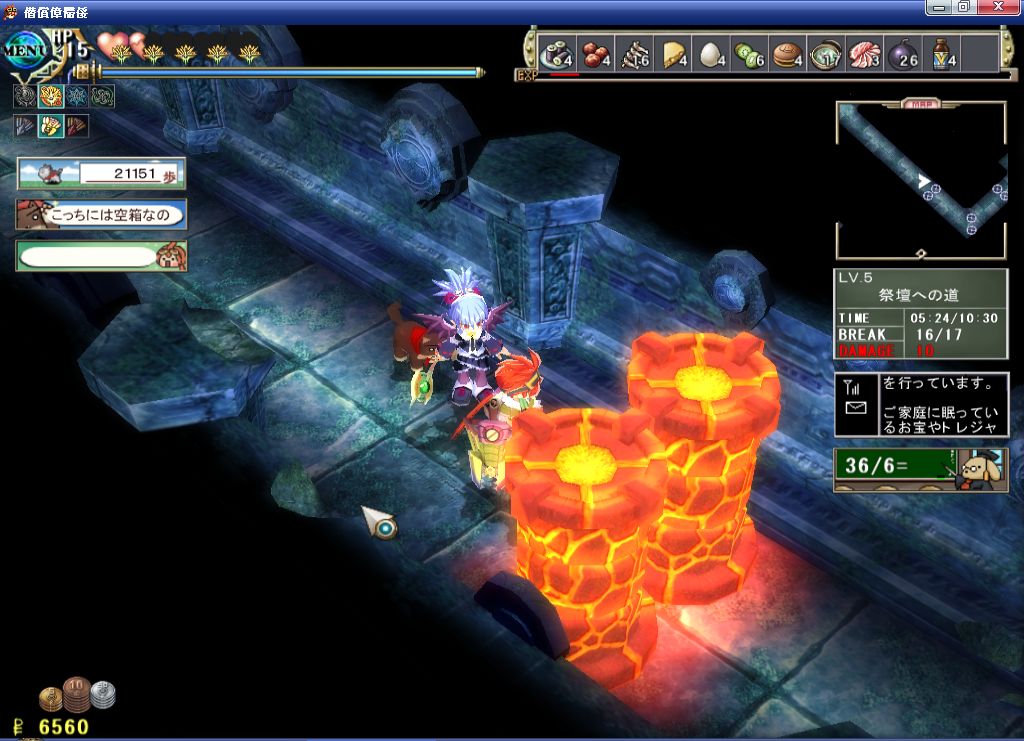Choose the highlighted yellow claw attack icon
This screenshot has width=1024, height=741.
point(51,126)
